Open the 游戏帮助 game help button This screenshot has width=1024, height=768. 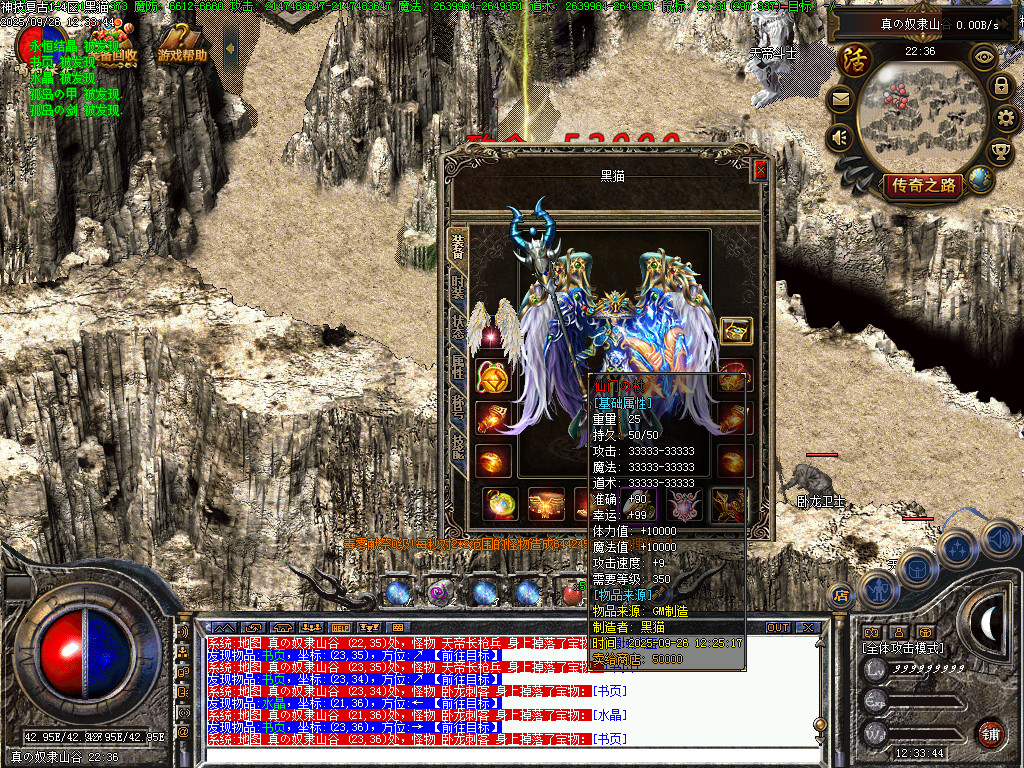tap(182, 55)
